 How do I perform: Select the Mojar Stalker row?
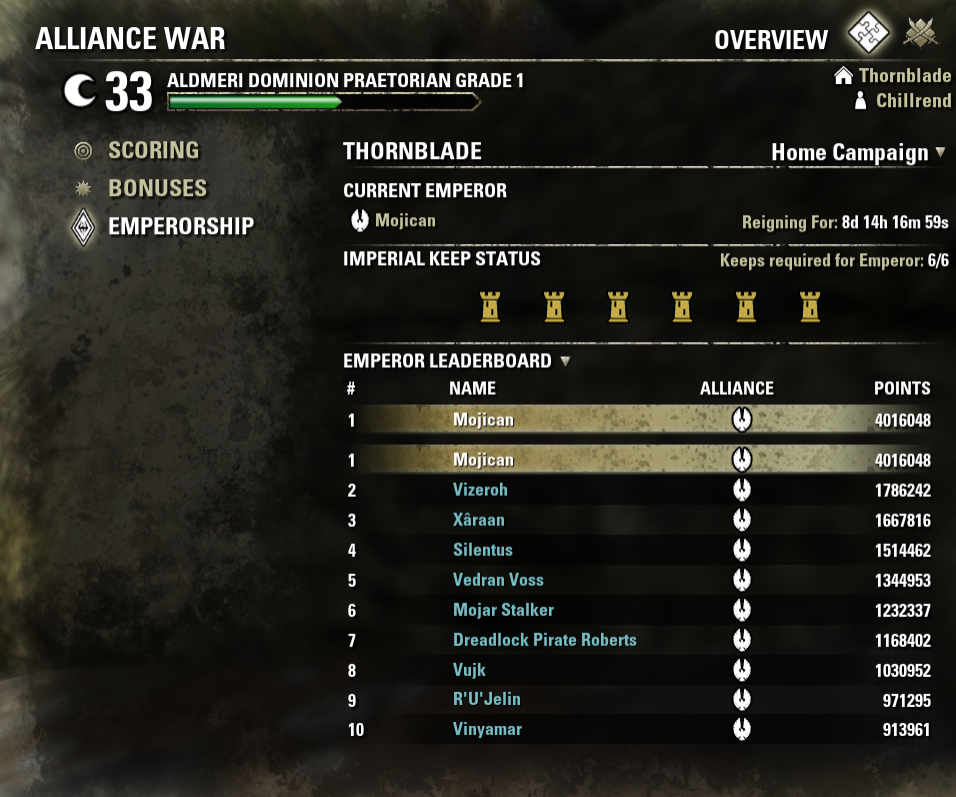[x=503, y=610]
